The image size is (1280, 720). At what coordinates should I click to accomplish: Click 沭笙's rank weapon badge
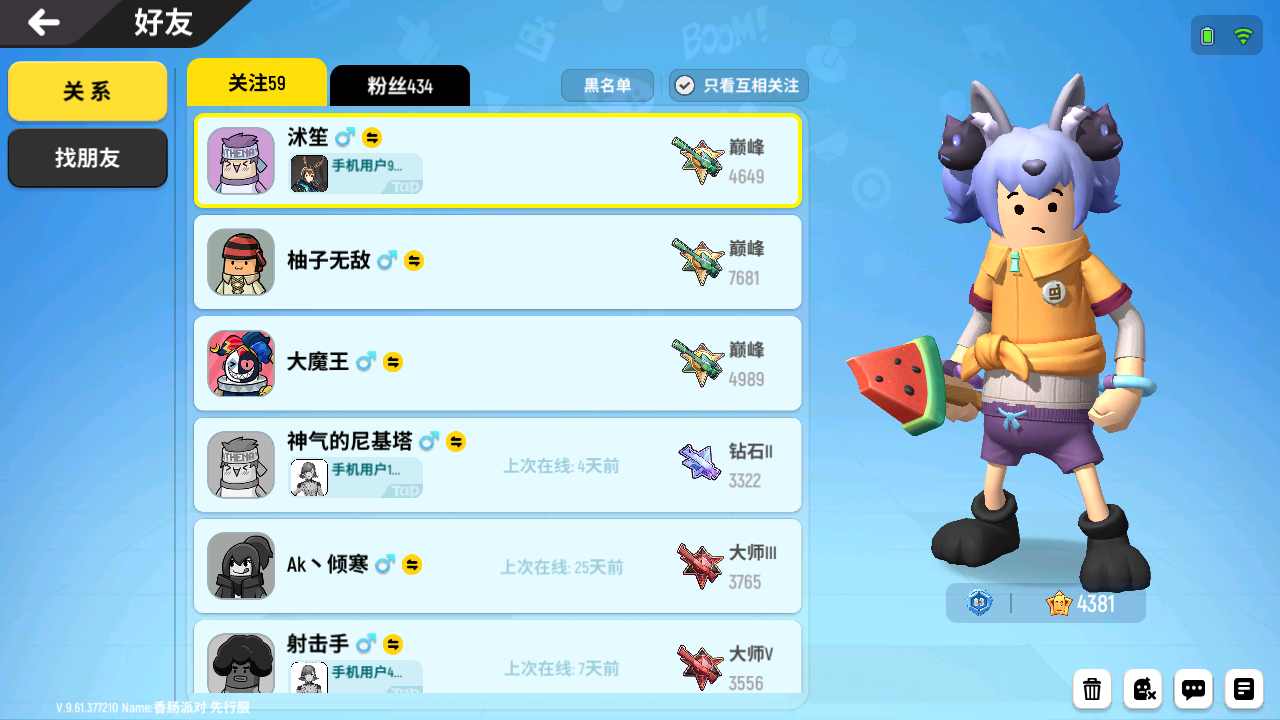point(698,160)
